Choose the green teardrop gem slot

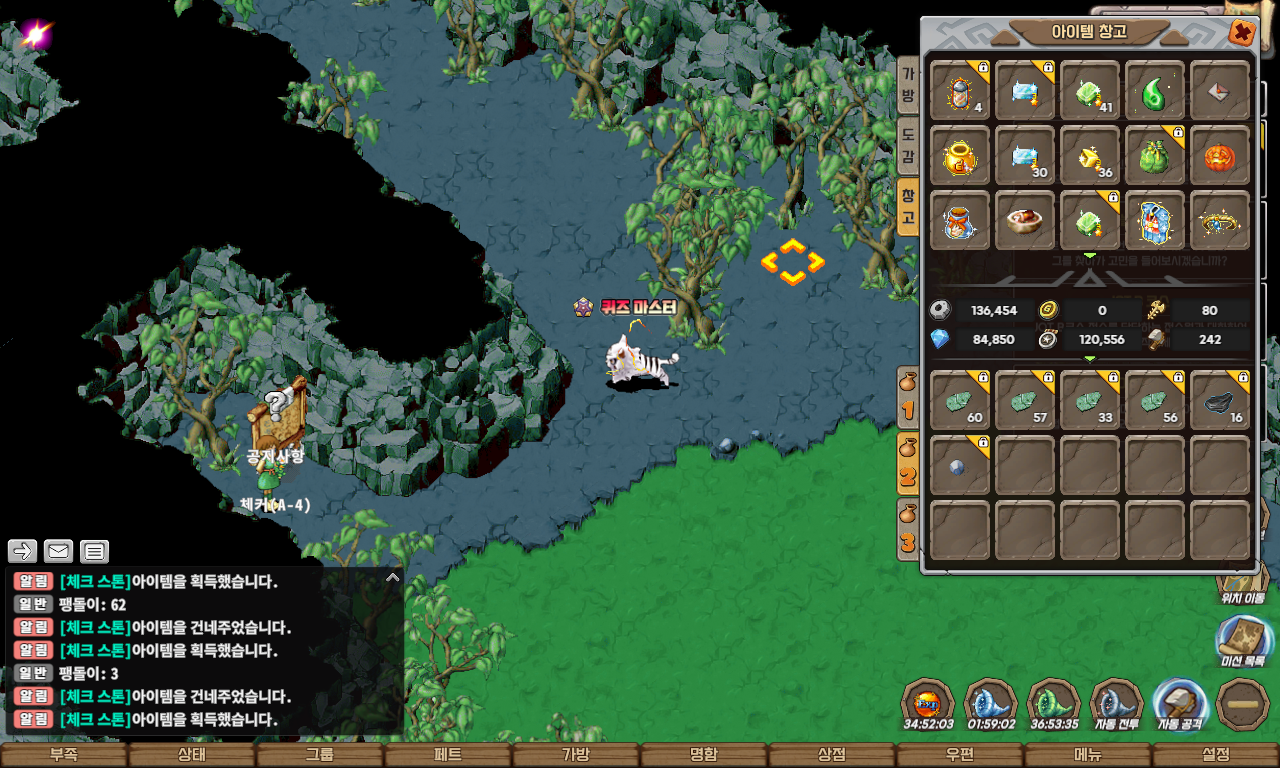[1155, 91]
